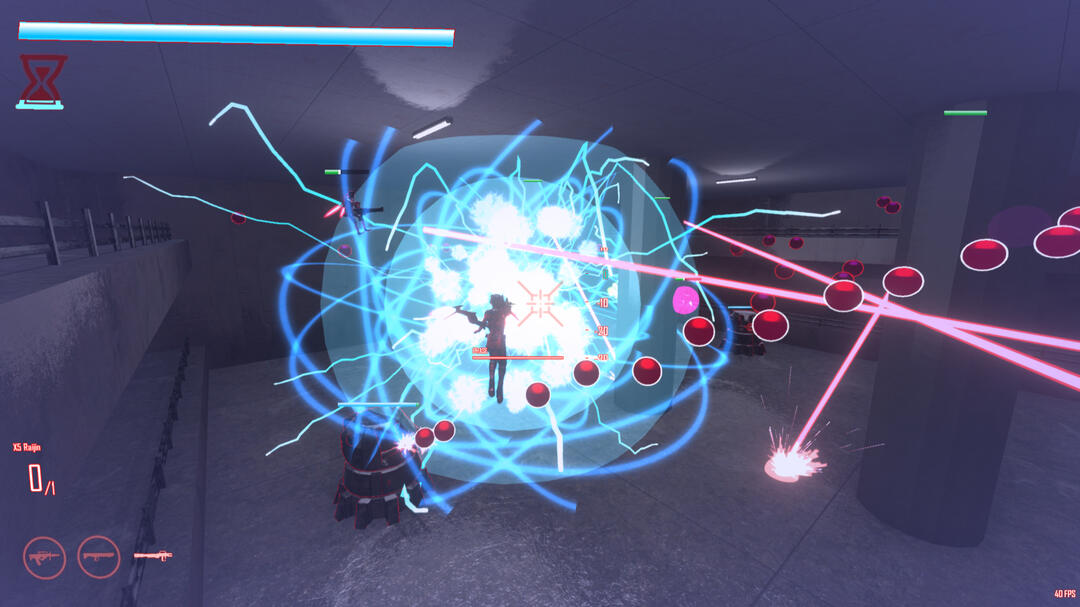1080x607 pixels.
Task: Switch to the shotgun weapon slot
Action: coord(98,557)
